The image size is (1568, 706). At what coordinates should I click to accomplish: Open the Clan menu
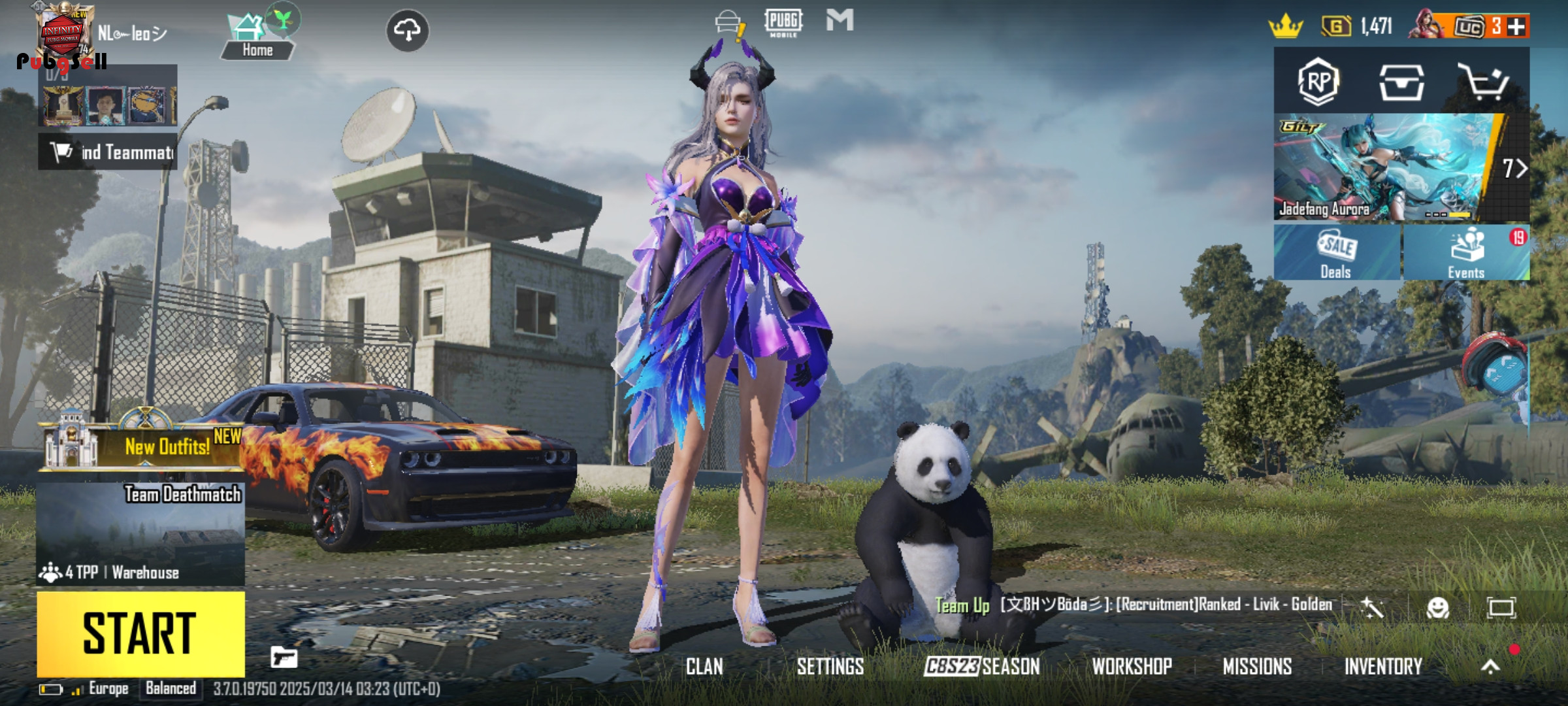tap(704, 666)
